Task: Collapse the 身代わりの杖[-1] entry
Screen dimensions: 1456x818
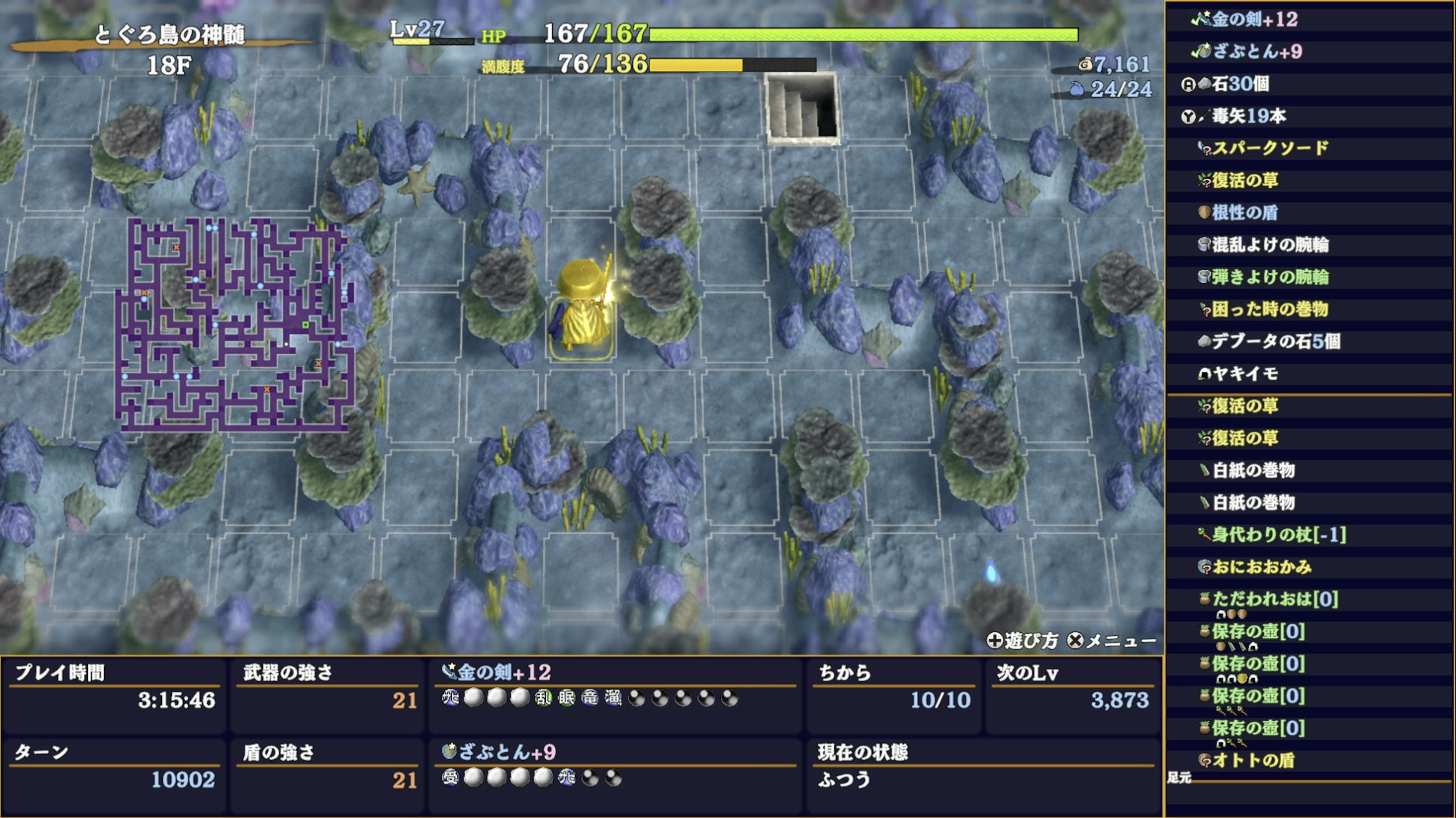Action: tap(1206, 536)
